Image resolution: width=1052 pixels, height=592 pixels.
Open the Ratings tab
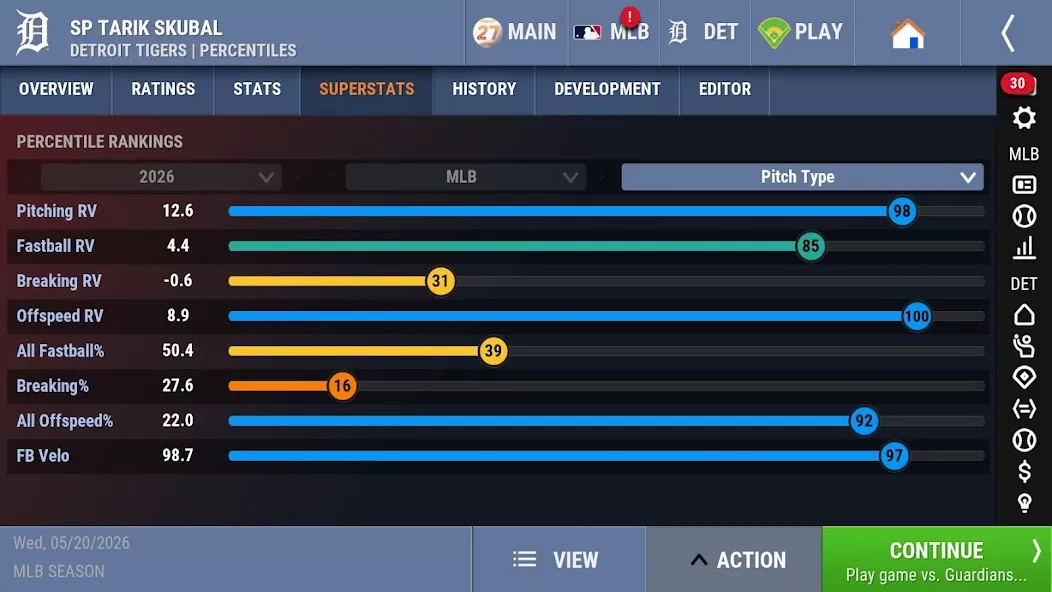pos(163,90)
